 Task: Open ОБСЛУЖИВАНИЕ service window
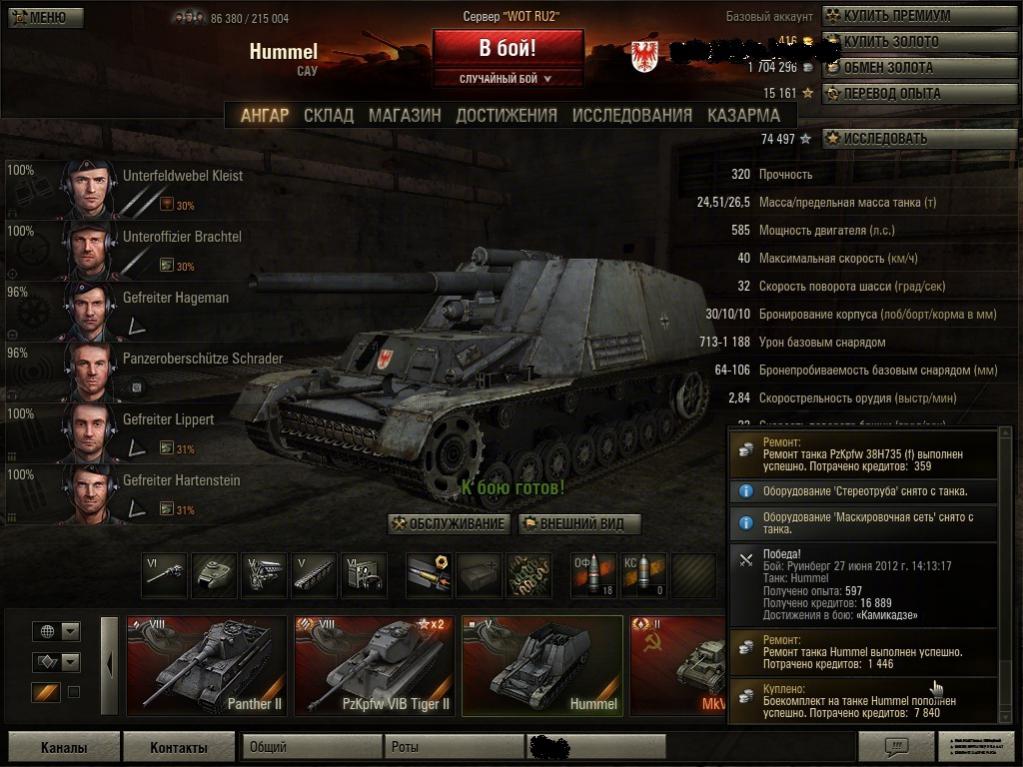(x=449, y=524)
